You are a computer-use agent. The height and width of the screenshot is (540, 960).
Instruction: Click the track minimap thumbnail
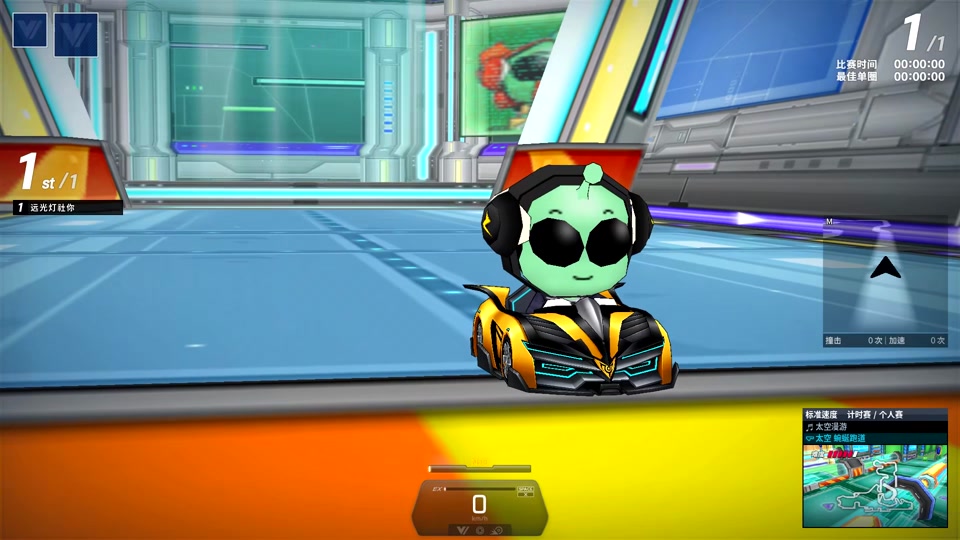click(874, 484)
